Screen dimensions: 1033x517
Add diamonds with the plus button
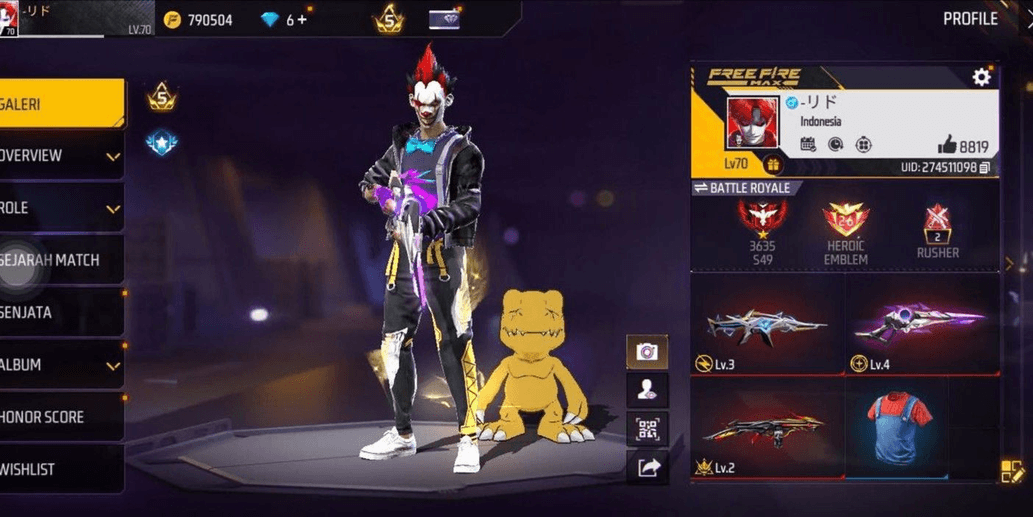click(x=302, y=20)
